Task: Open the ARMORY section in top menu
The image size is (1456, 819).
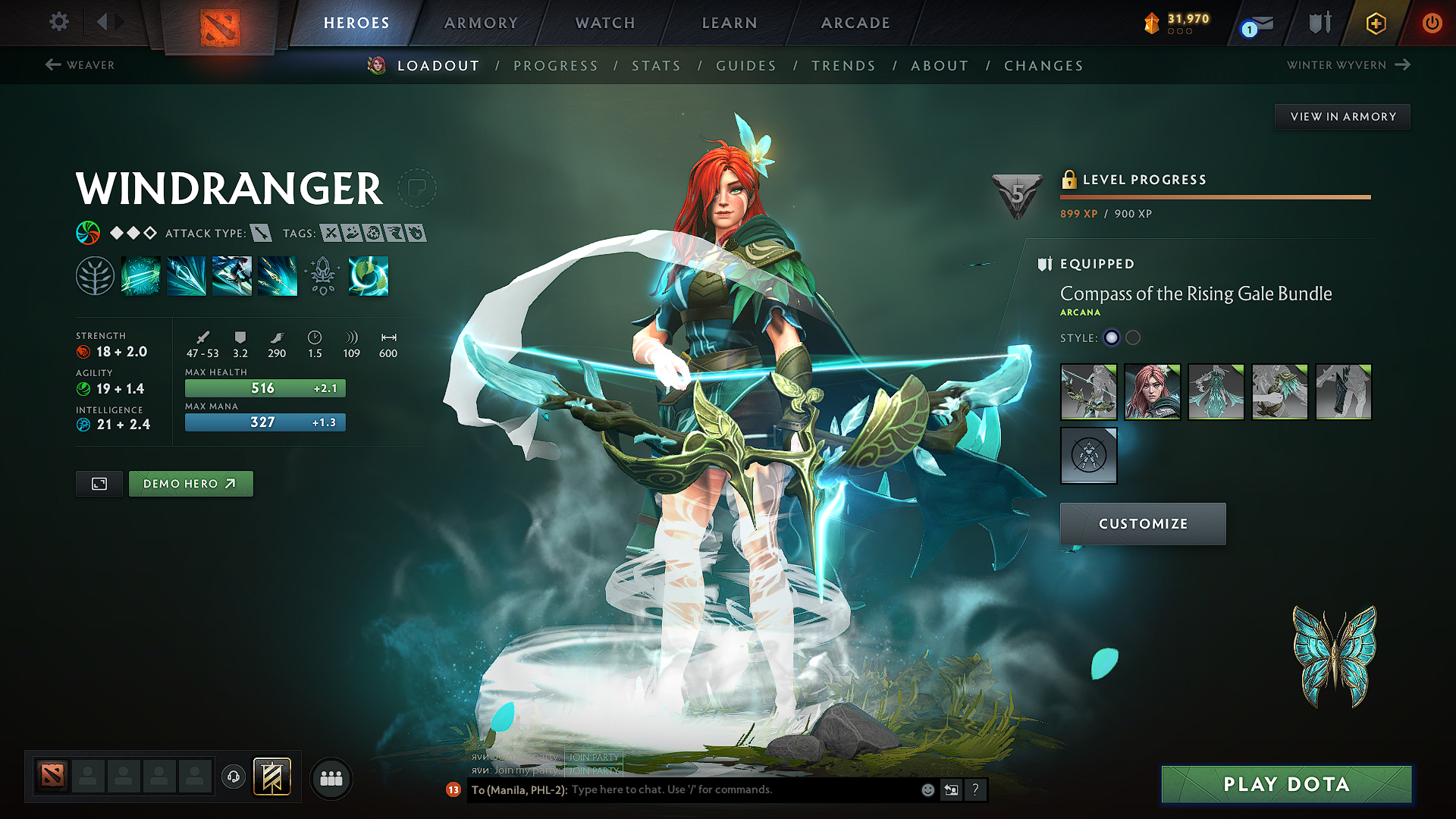Action: 481,23
